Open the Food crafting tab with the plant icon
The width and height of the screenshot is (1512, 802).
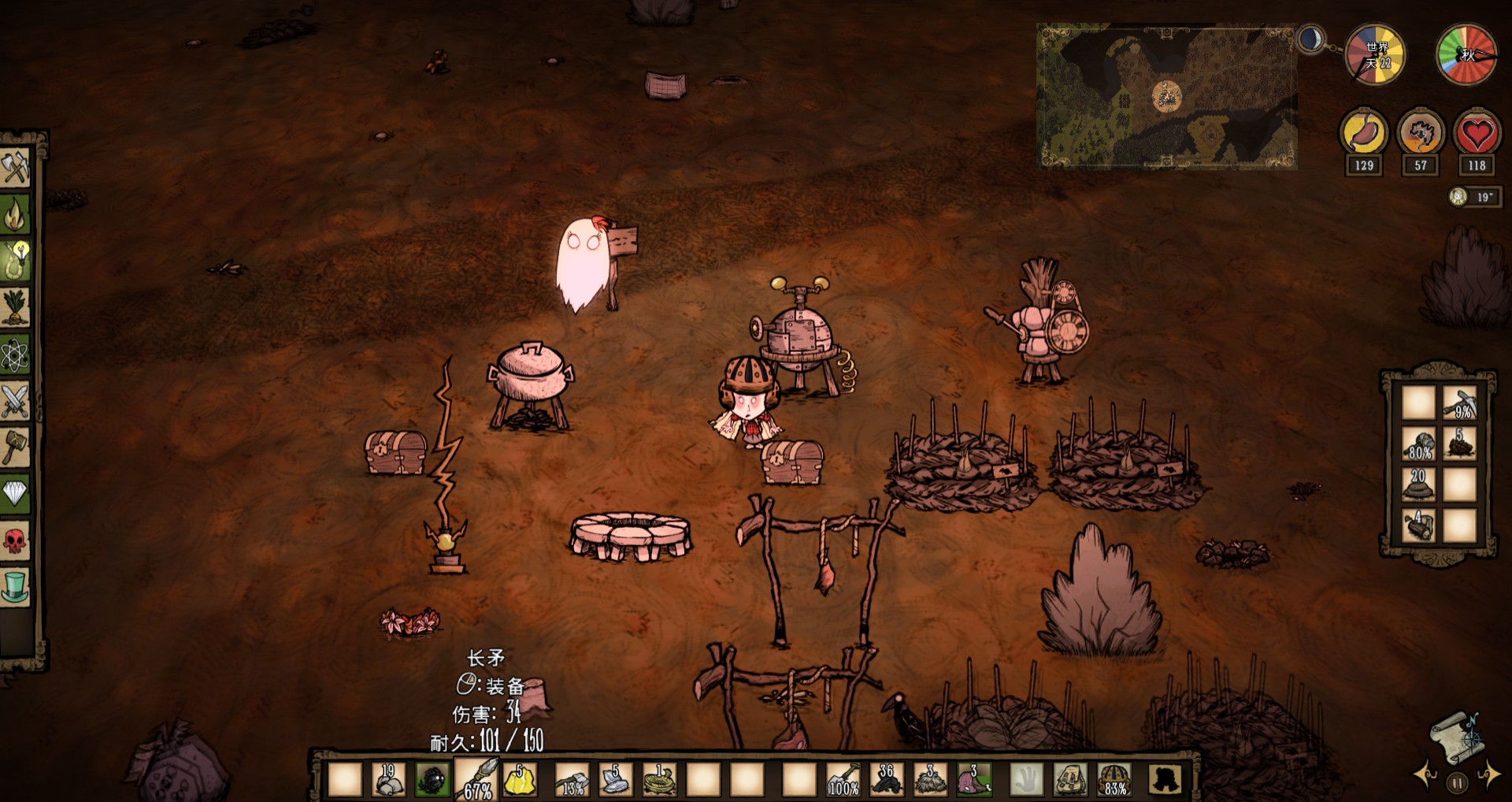coord(15,307)
